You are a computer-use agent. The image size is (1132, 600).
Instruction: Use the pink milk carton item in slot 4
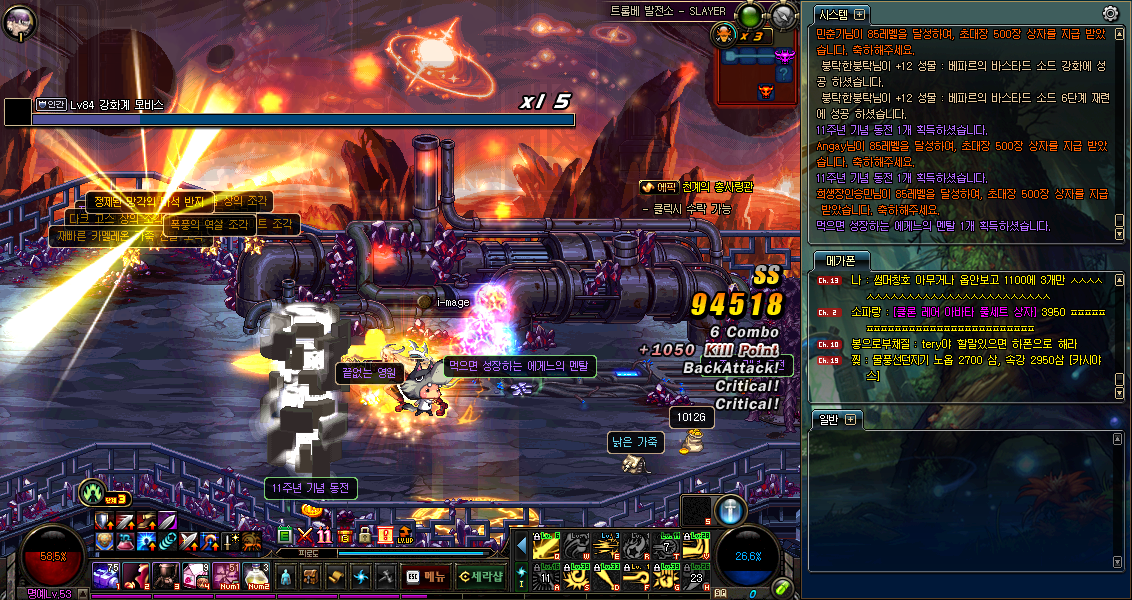coord(197,576)
